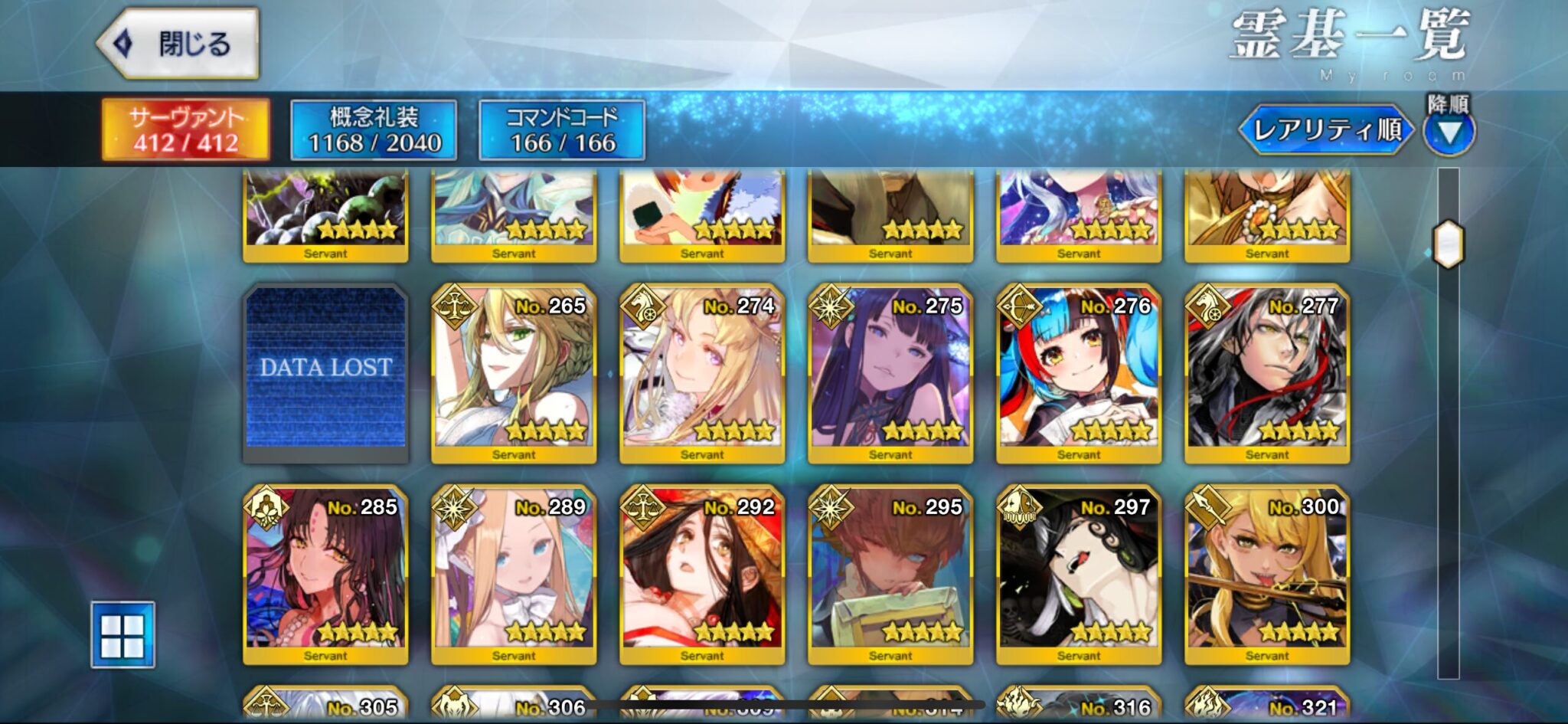Screen dimensions: 1568x724
Task: Choose servant card No. 285
Action: click(325, 574)
